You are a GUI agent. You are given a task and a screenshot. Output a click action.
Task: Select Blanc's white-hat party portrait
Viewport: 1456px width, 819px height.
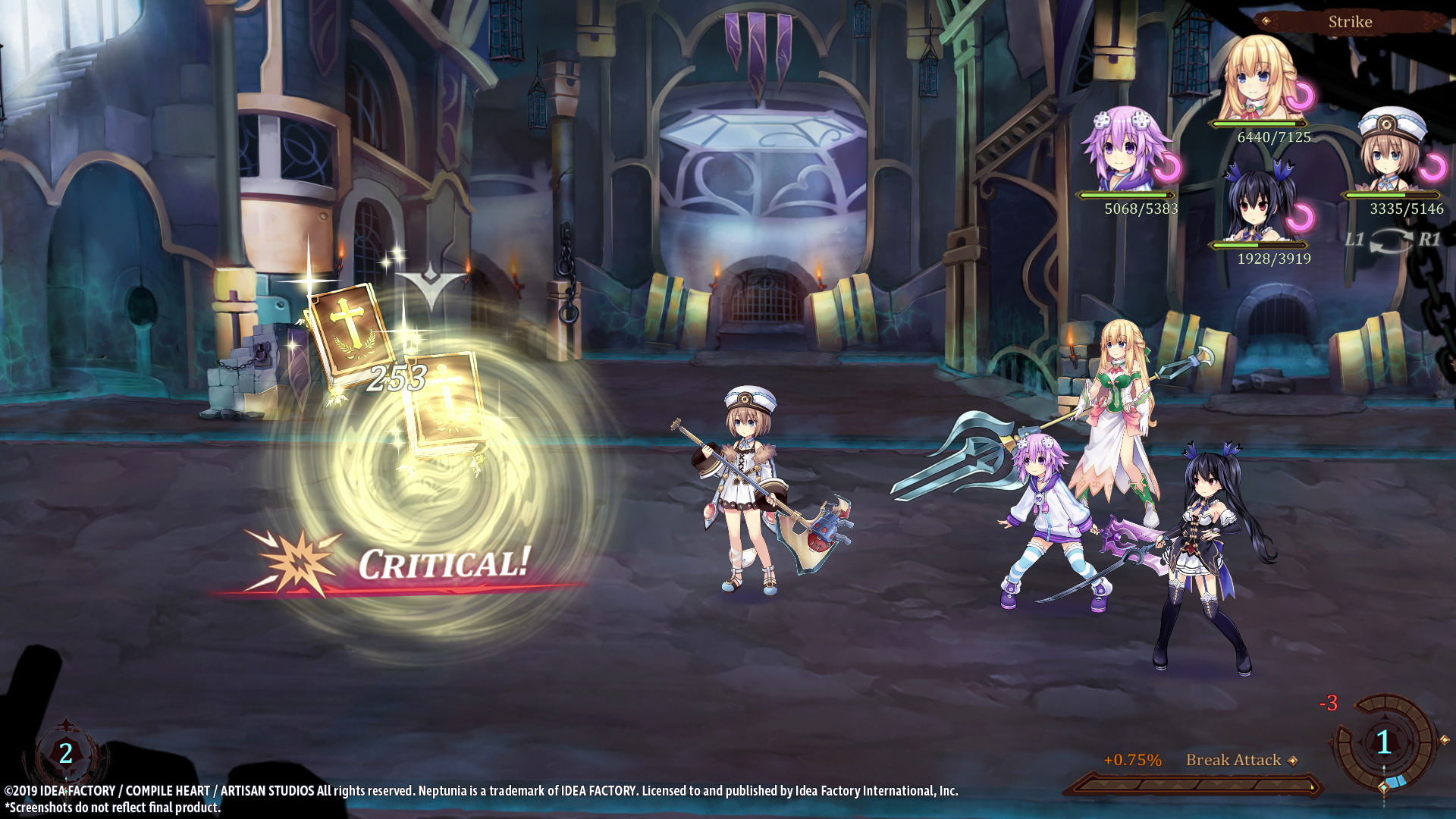pos(1392,152)
